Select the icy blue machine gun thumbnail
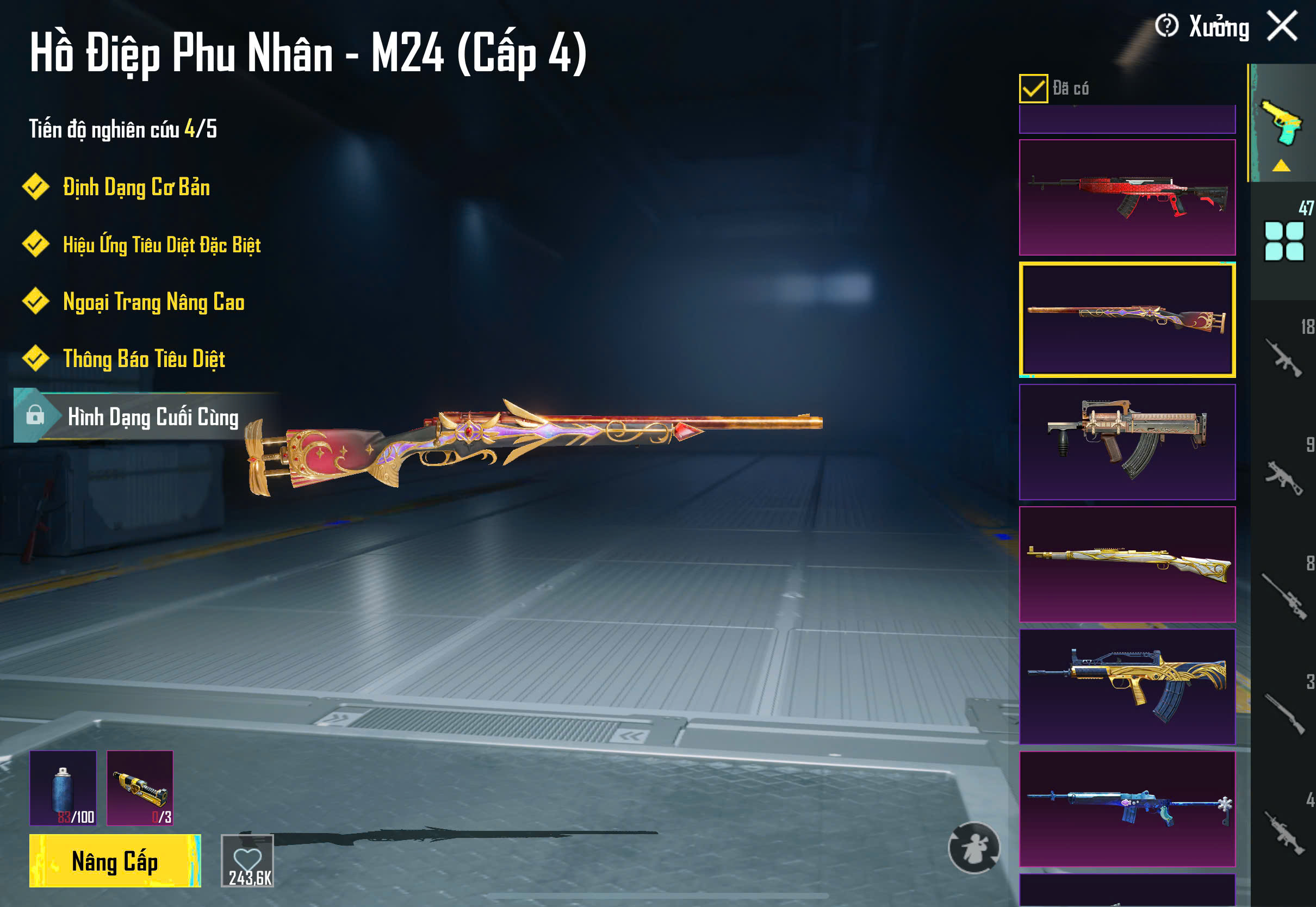The image size is (1316, 907). [x=1127, y=808]
